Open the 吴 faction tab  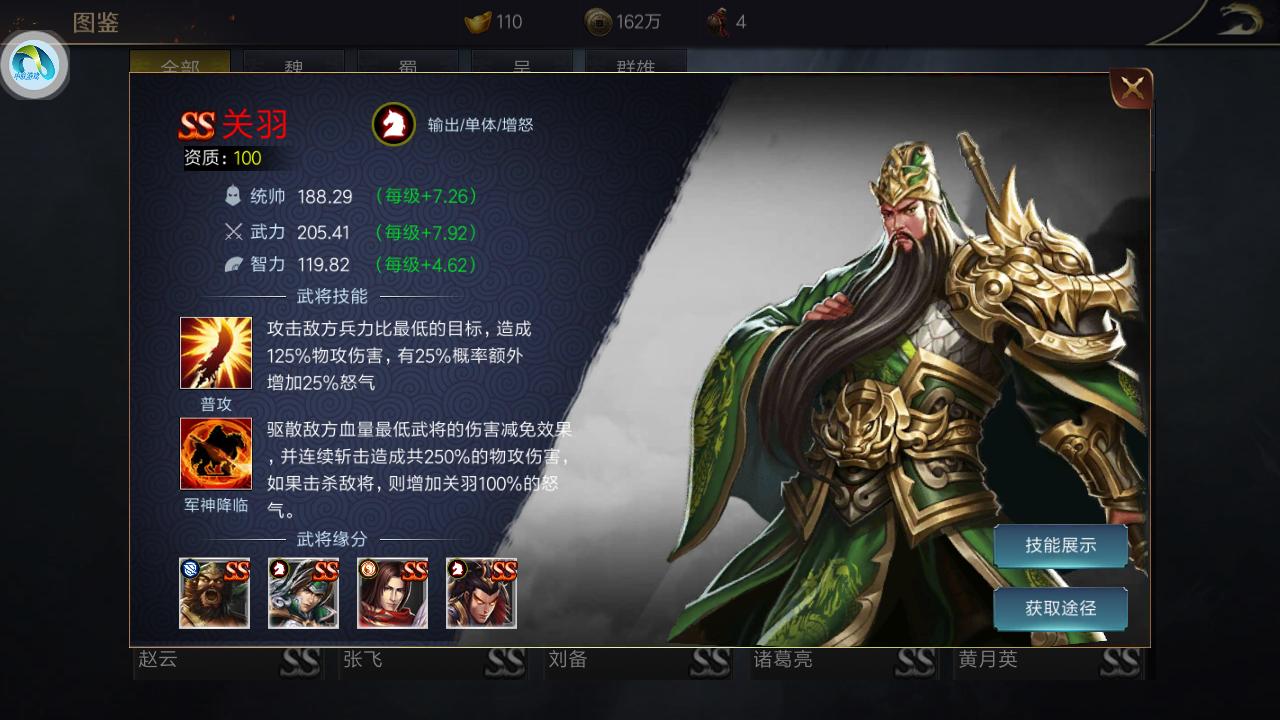point(521,64)
